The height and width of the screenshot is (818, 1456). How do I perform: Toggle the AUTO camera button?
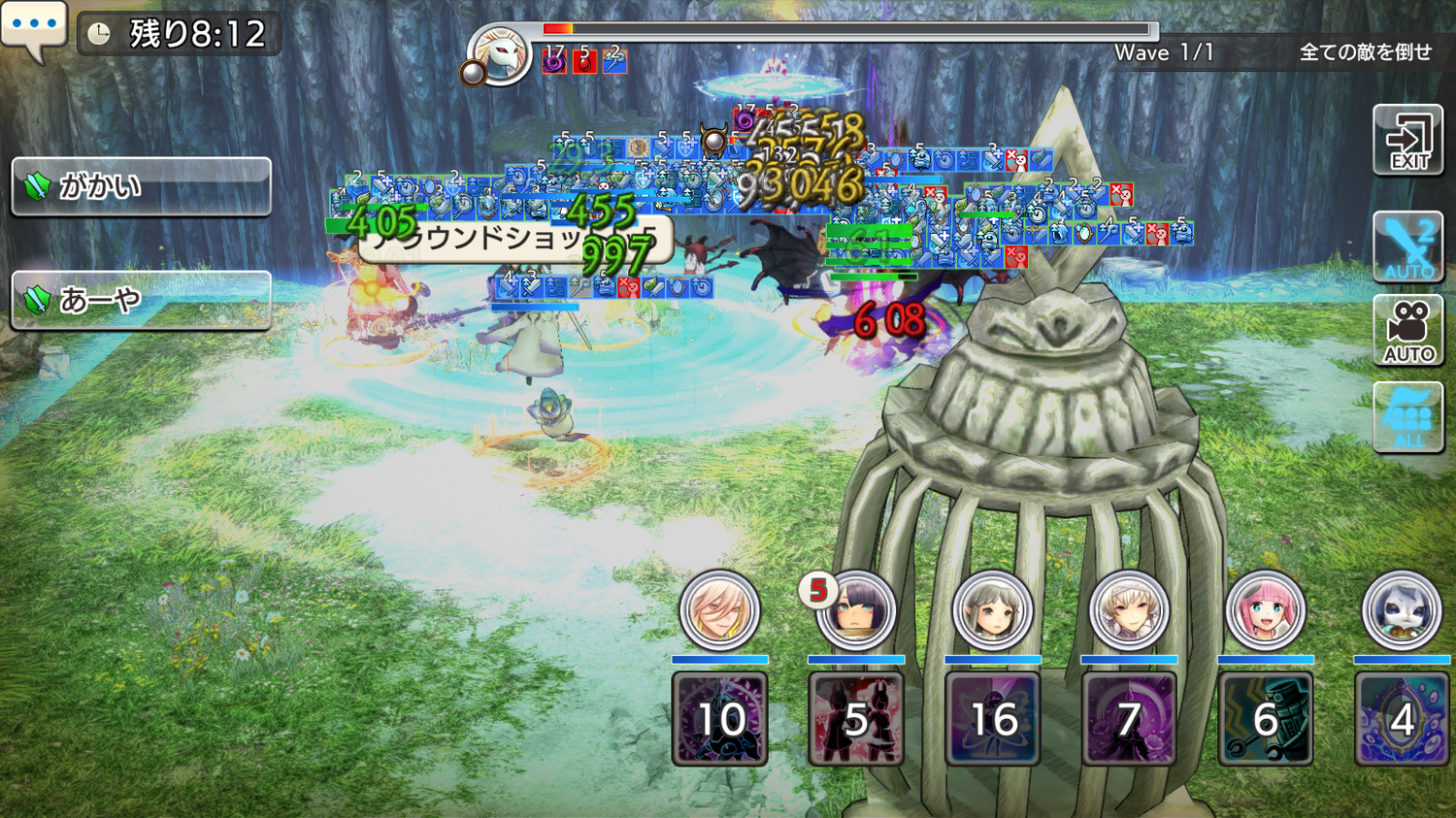pyautogui.click(x=1407, y=331)
